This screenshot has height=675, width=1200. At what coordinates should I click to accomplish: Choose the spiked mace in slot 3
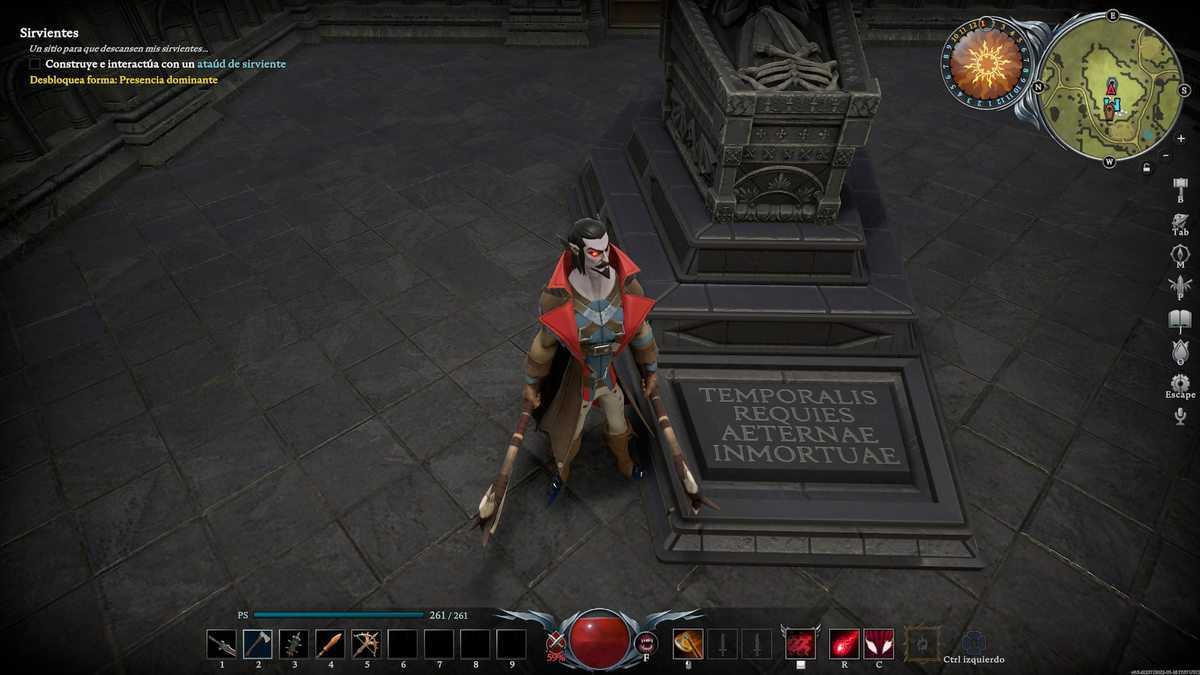pyautogui.click(x=293, y=643)
